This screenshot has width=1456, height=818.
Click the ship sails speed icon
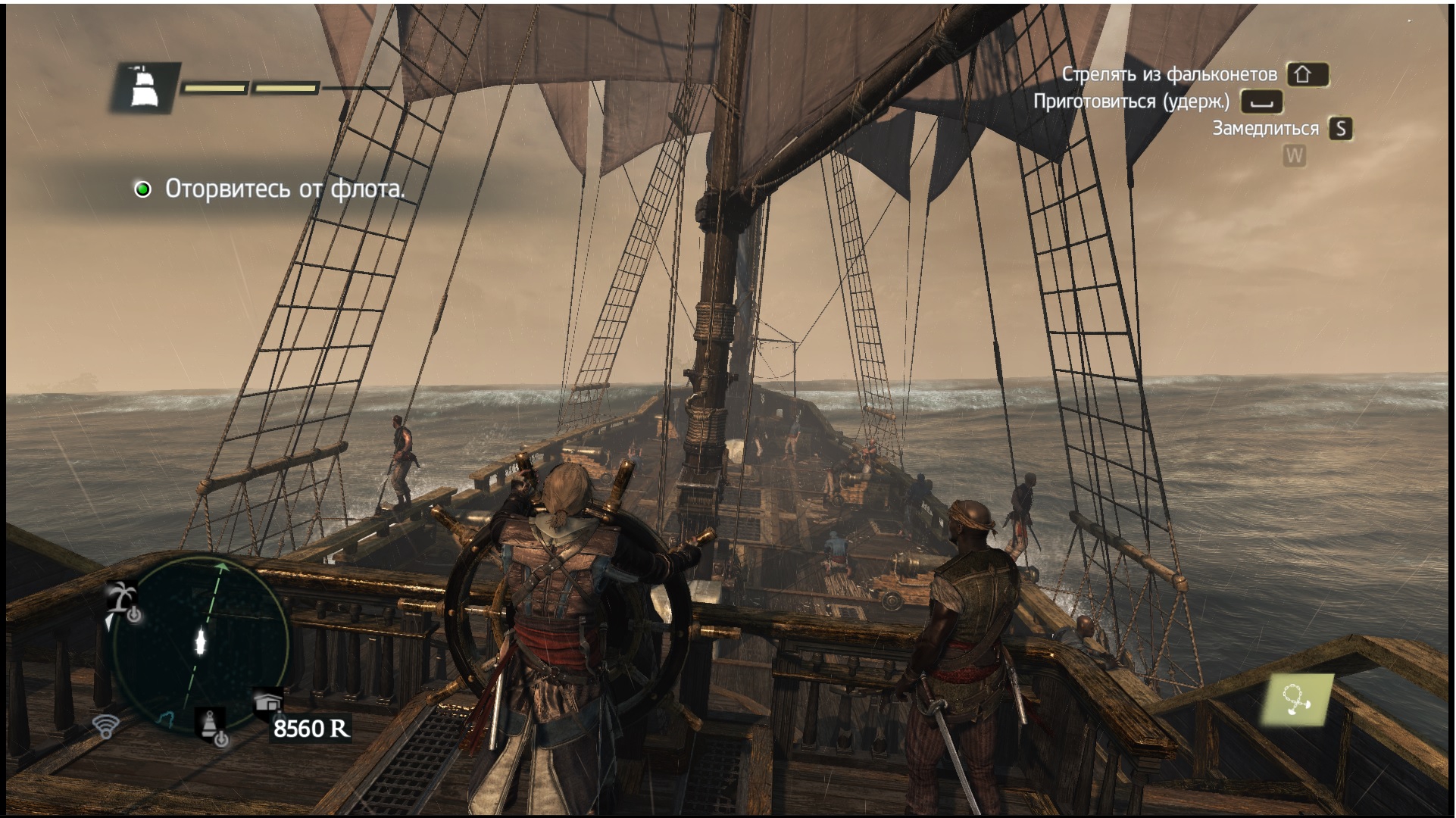pos(143,87)
